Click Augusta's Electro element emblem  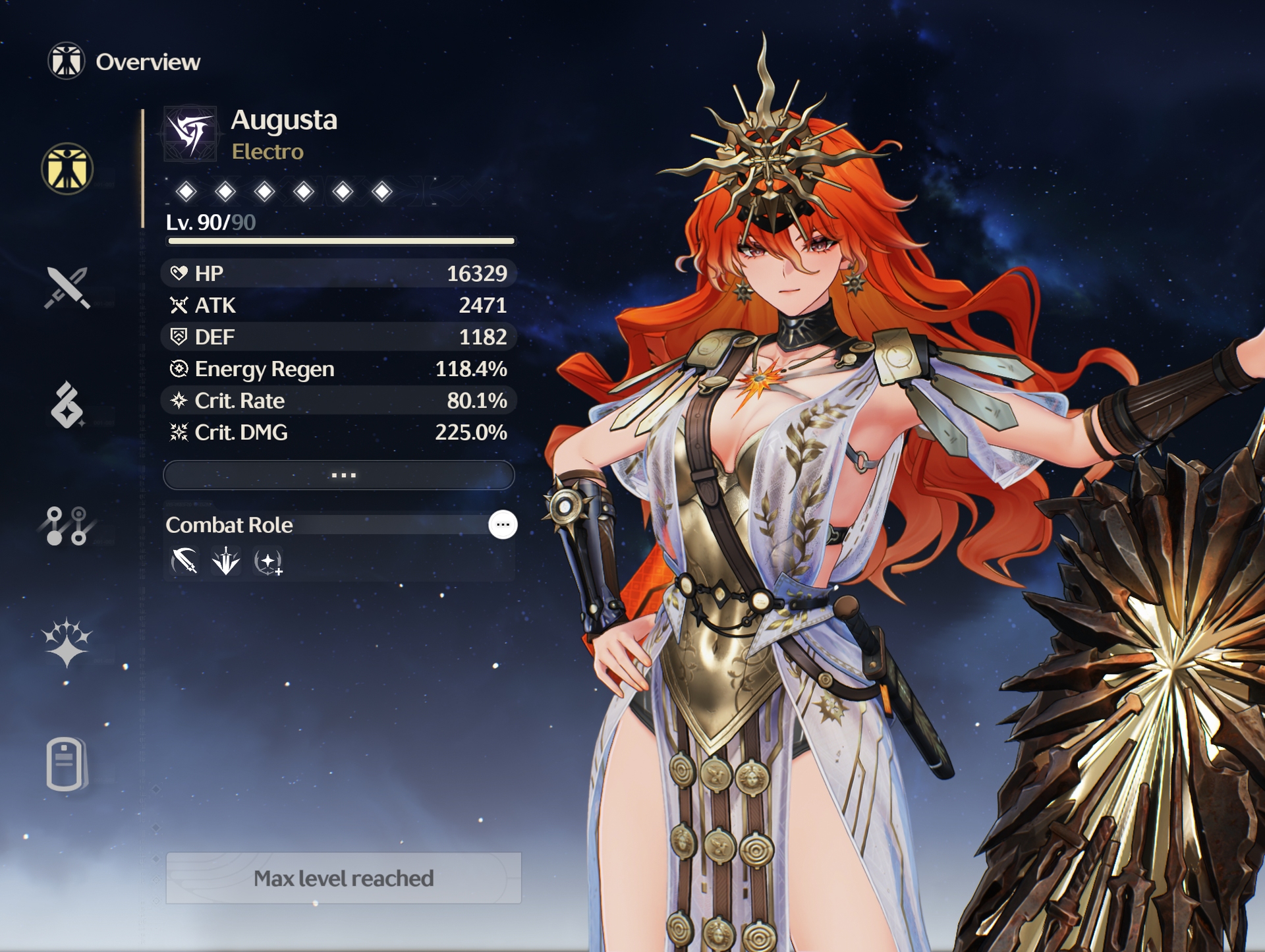tap(191, 134)
